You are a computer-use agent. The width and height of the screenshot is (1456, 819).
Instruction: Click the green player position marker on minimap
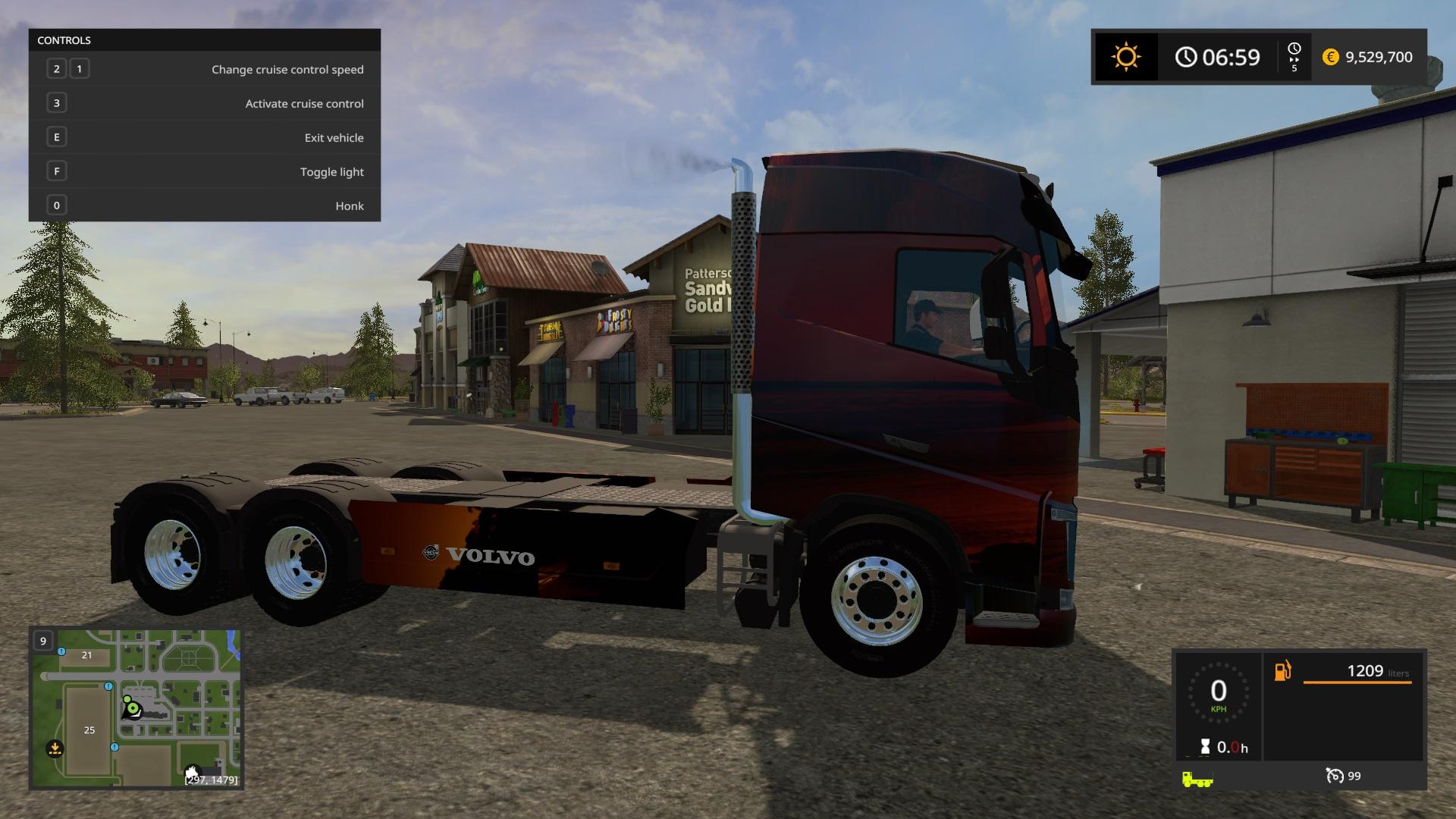[133, 709]
